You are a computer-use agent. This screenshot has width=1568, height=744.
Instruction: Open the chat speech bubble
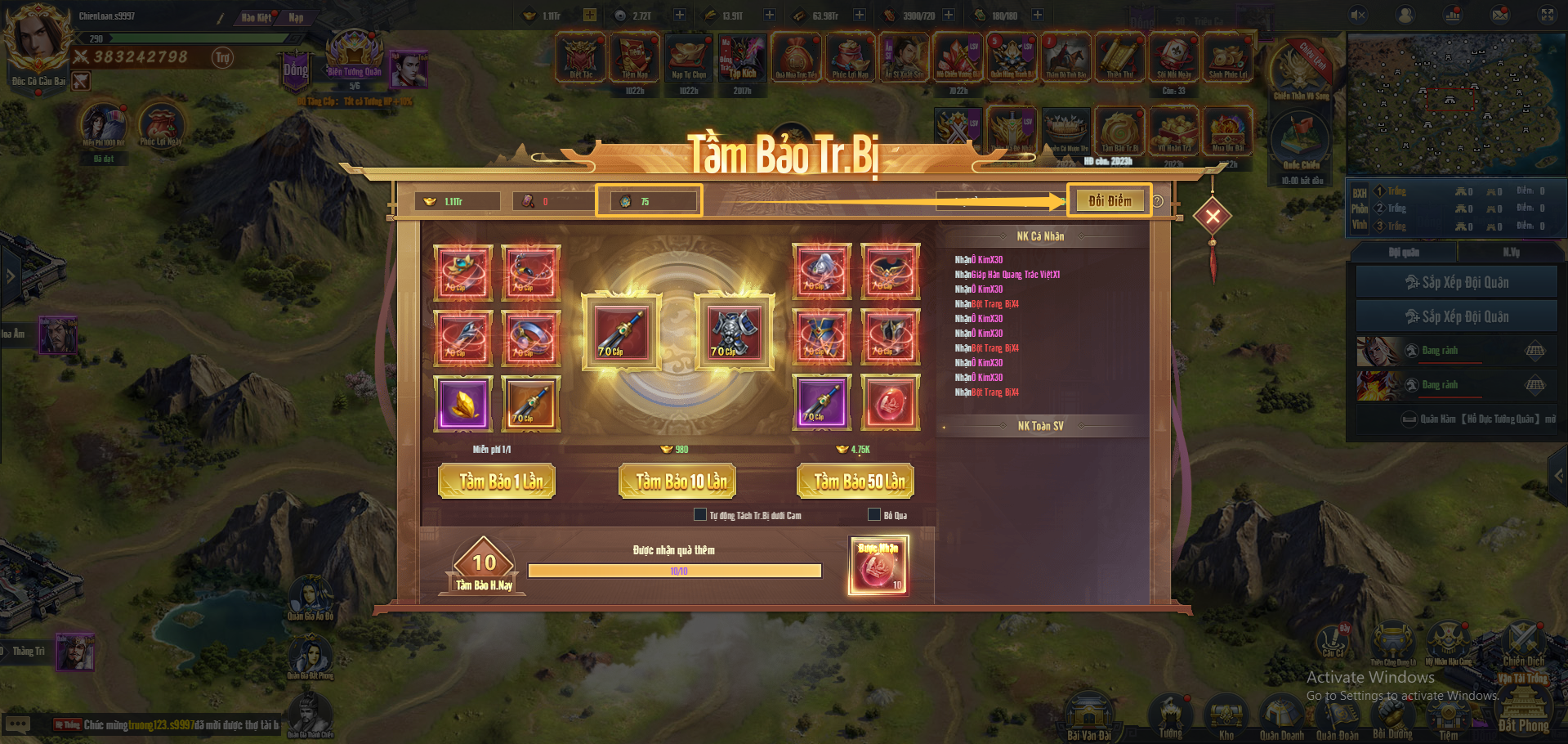pos(18,724)
